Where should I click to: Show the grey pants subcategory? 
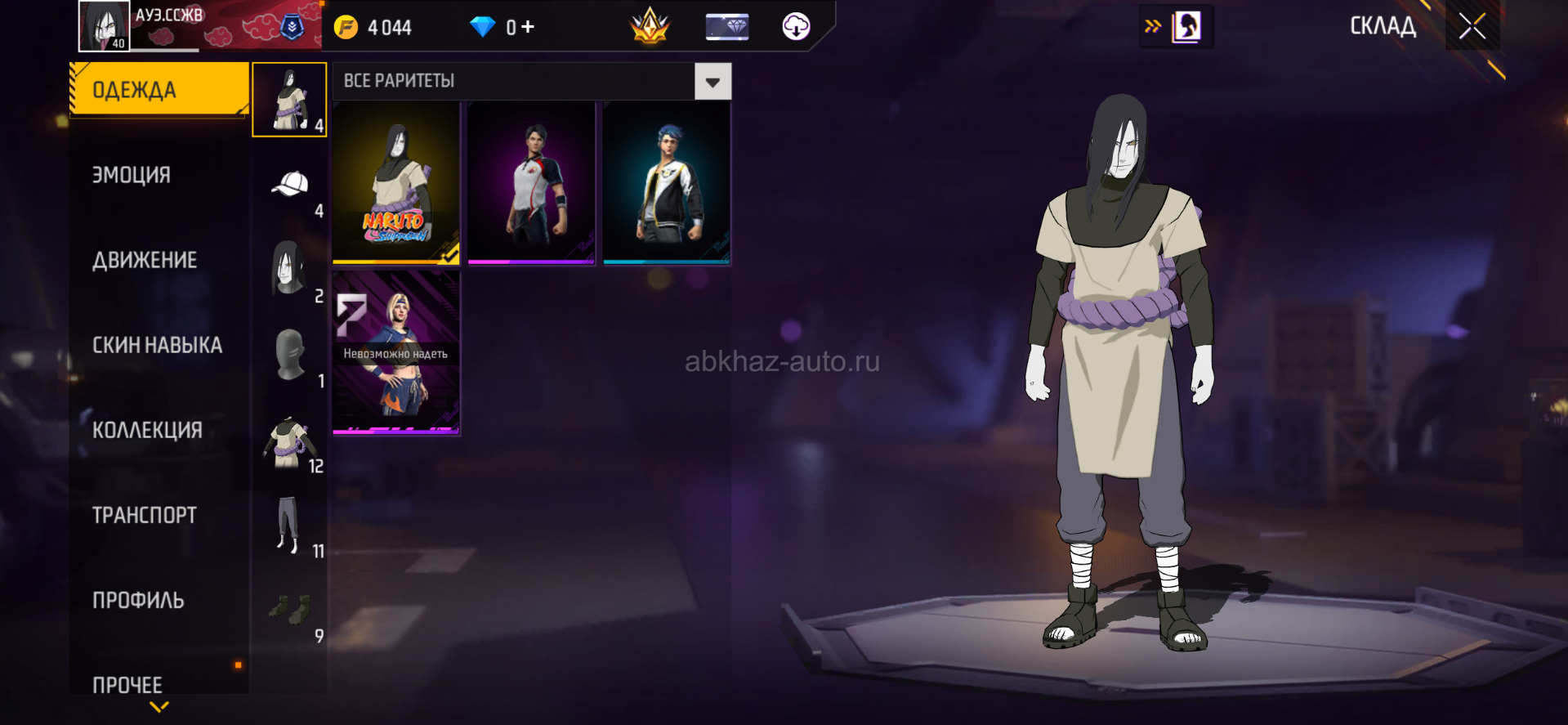(290, 526)
